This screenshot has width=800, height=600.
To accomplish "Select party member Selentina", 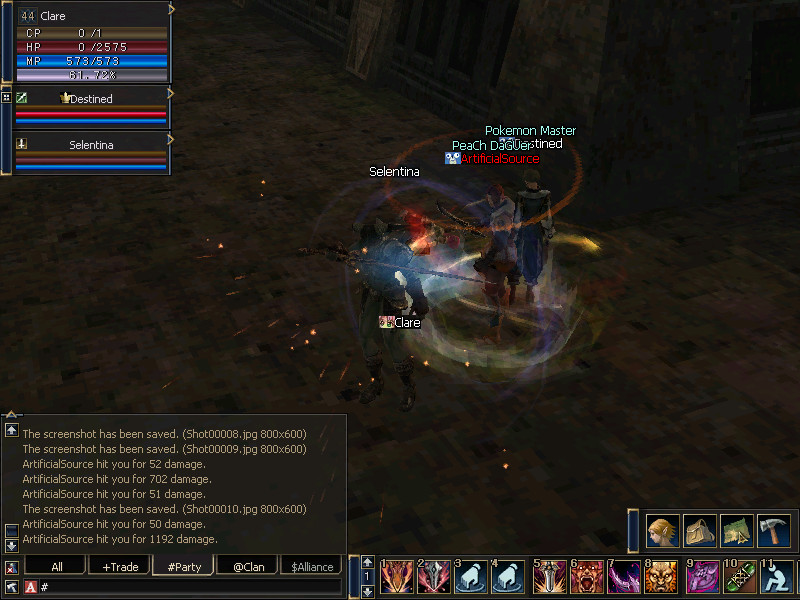I will pyautogui.click(x=90, y=145).
